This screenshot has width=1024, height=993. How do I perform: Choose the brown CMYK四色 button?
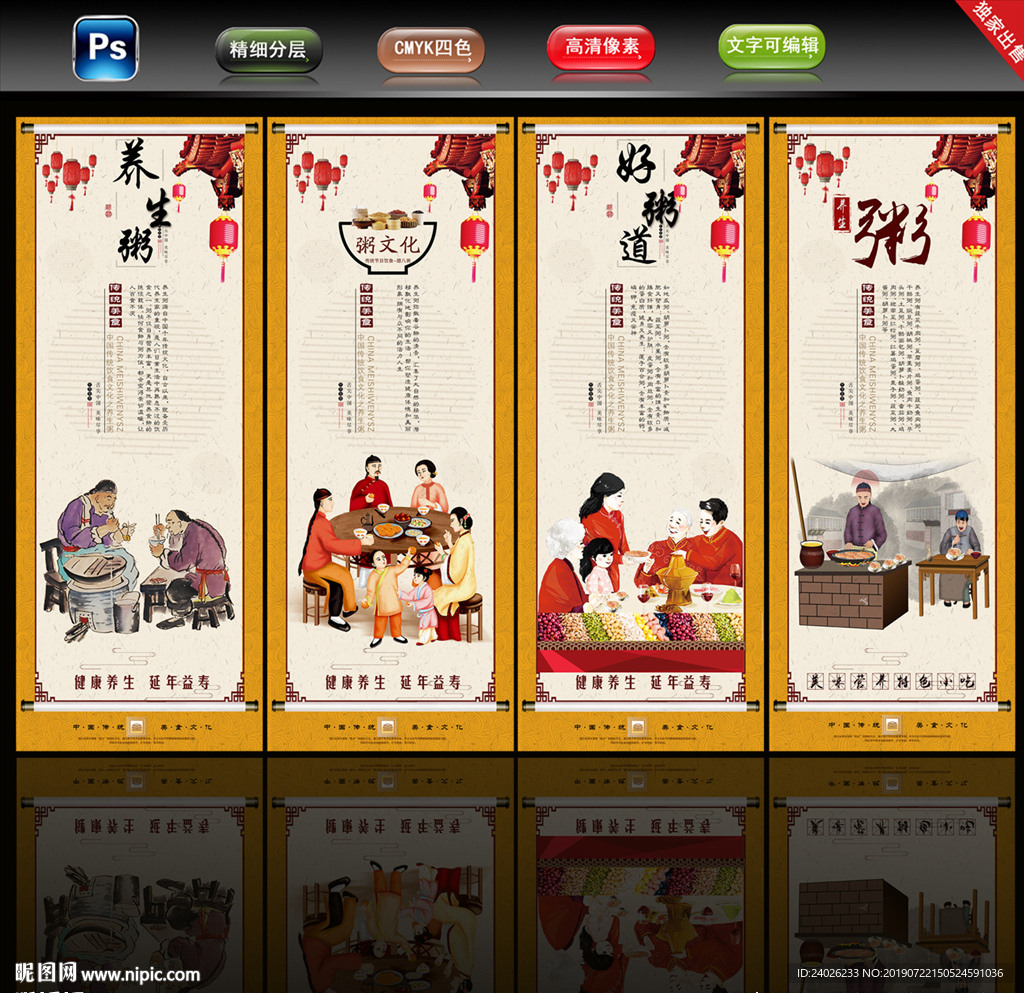(x=431, y=48)
